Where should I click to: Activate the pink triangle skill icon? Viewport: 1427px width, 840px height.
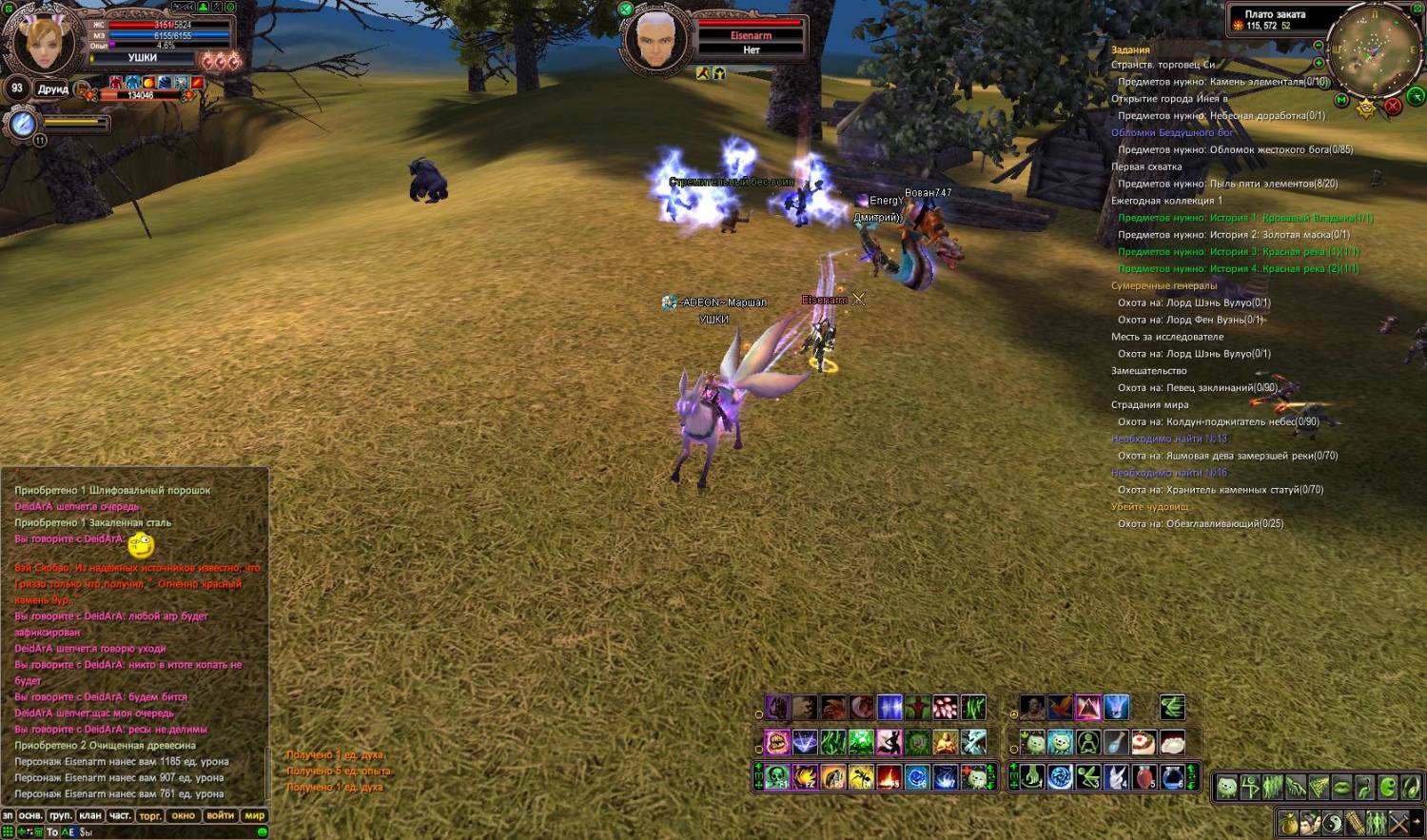coord(1087,708)
